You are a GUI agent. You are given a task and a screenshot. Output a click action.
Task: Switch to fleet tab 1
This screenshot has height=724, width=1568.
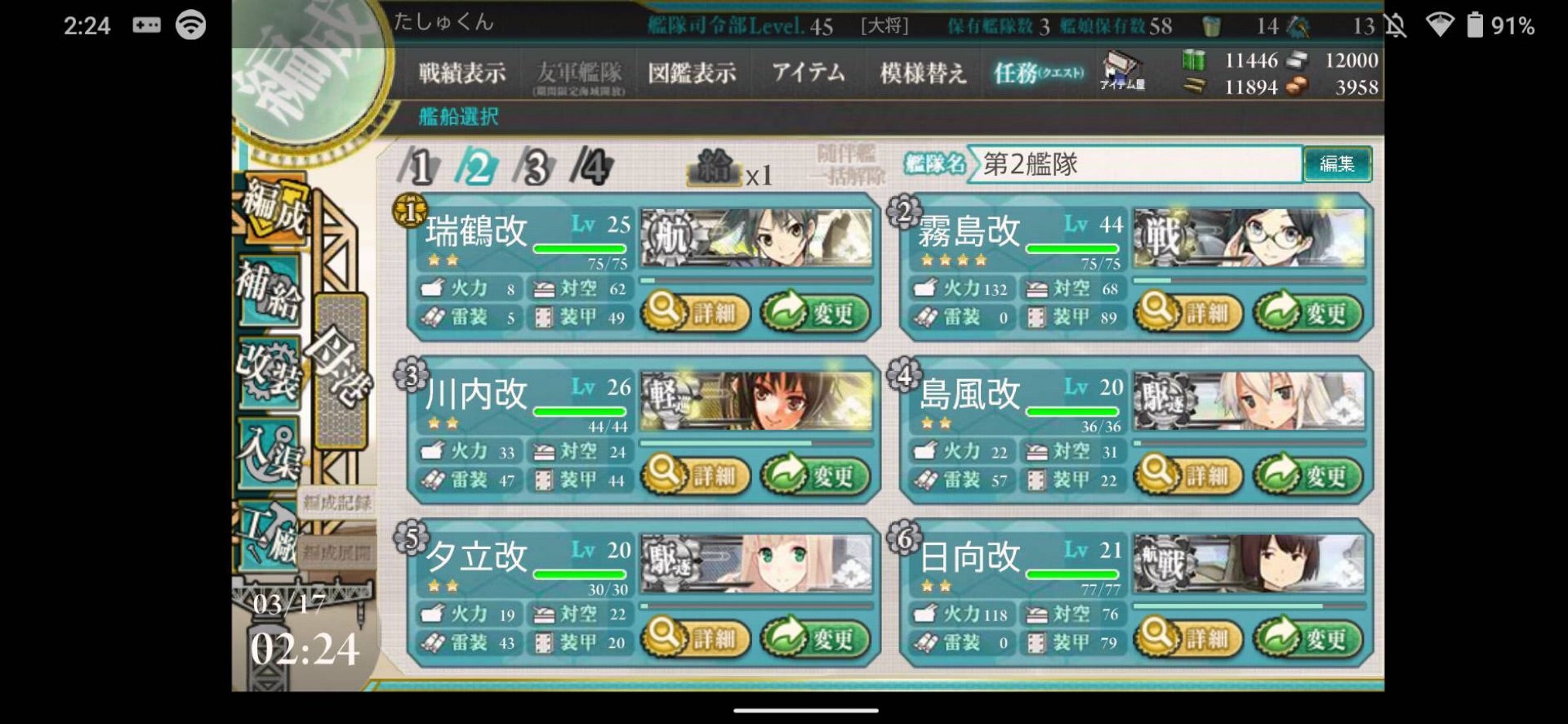[419, 167]
